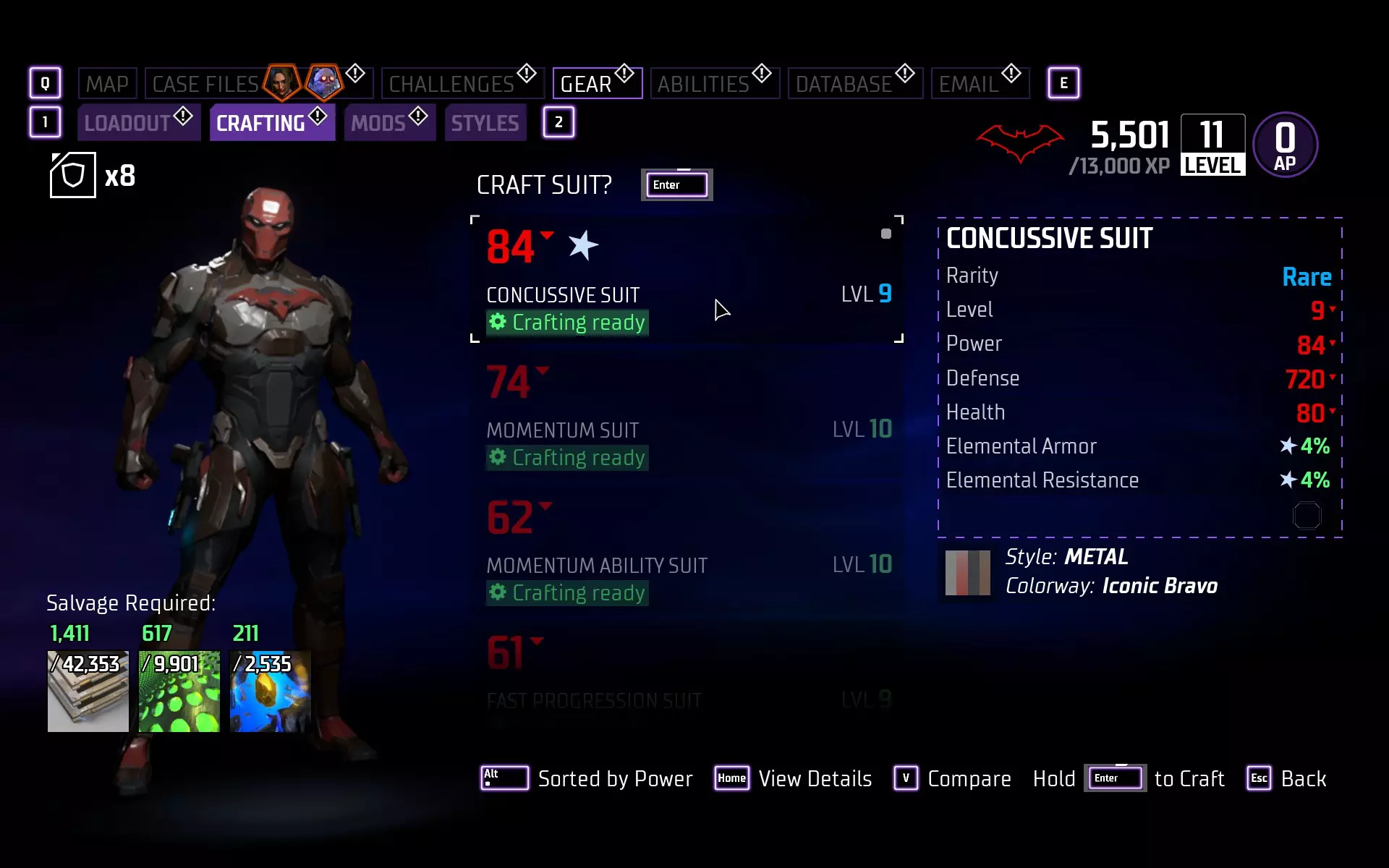Open the Challenges tab
1389x868 pixels.
452,84
